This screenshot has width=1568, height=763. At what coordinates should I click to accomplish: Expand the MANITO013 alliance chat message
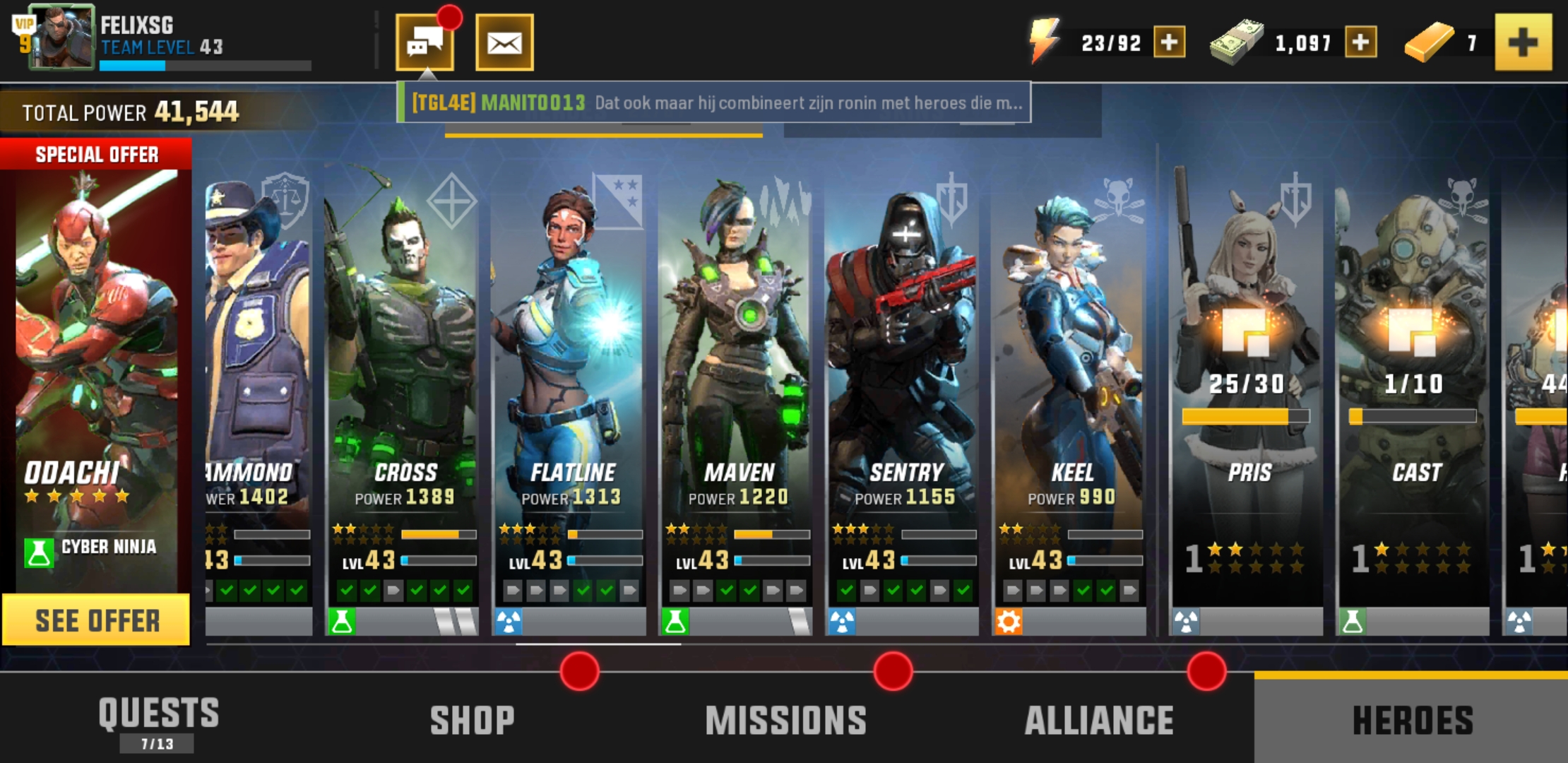[713, 103]
